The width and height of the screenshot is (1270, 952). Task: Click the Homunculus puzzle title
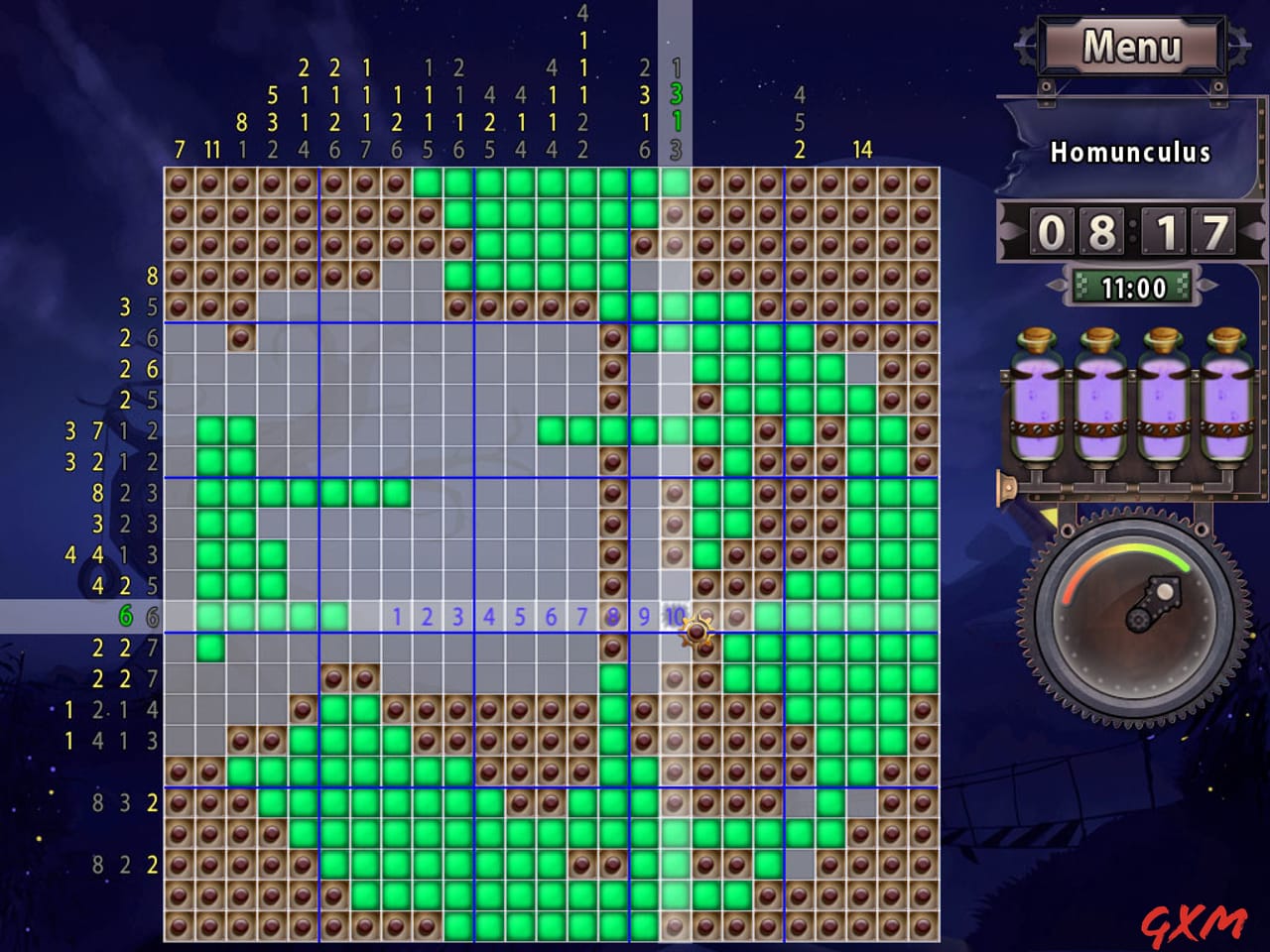[1131, 152]
